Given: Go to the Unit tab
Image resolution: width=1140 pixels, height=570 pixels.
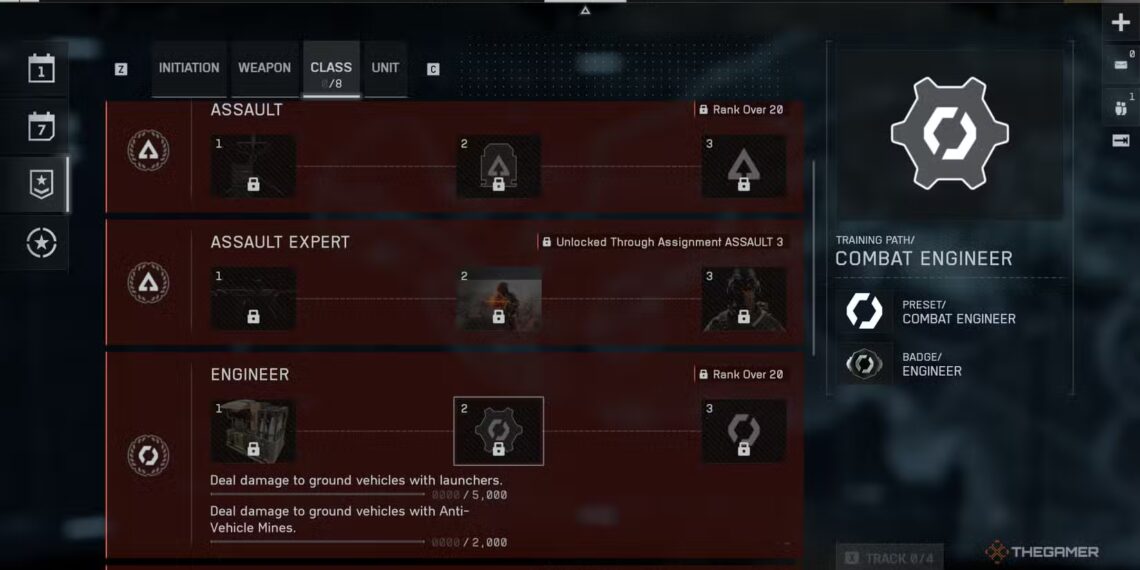Looking at the screenshot, I should coord(385,68).
